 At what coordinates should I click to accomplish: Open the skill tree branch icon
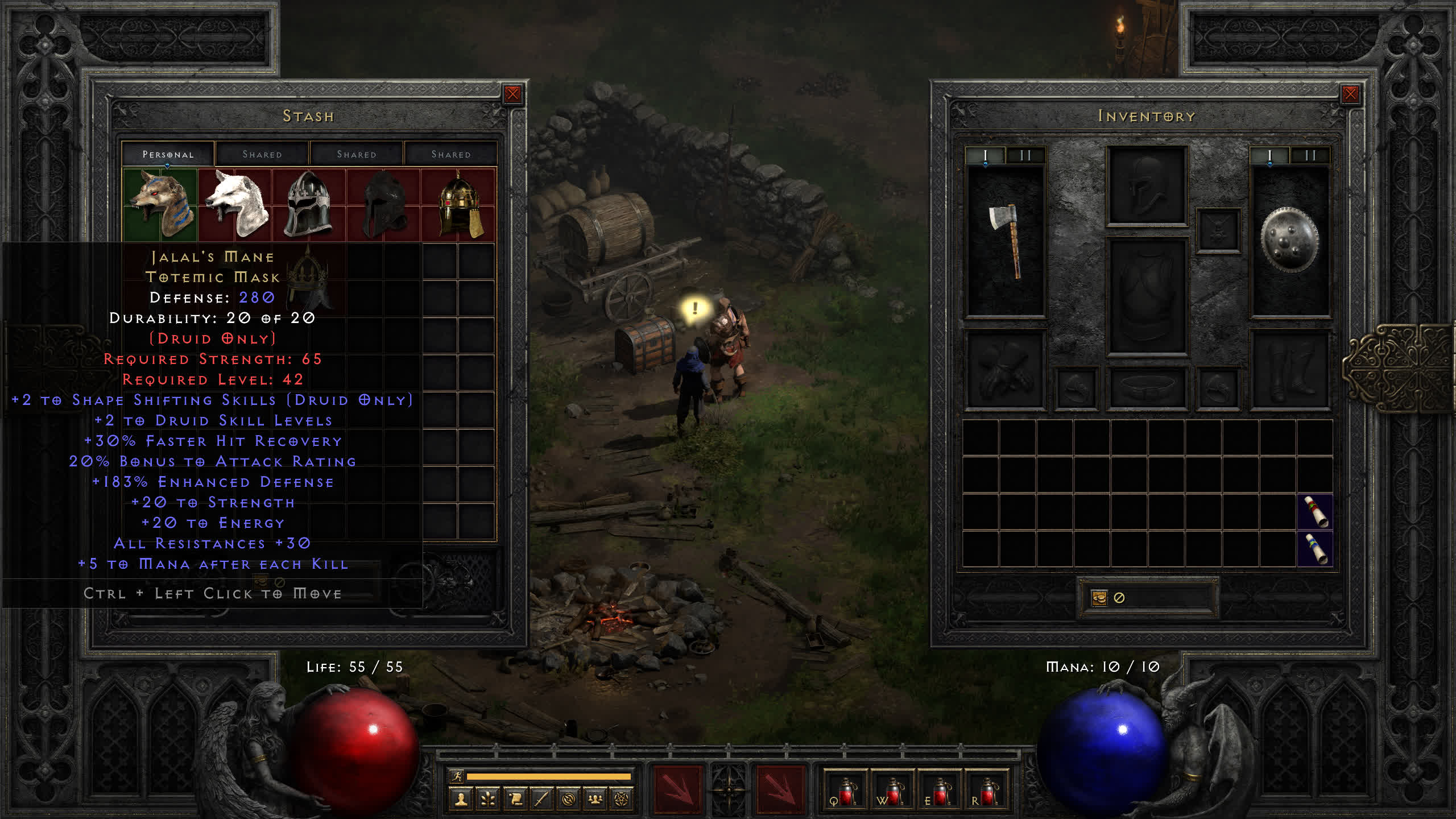click(x=488, y=800)
